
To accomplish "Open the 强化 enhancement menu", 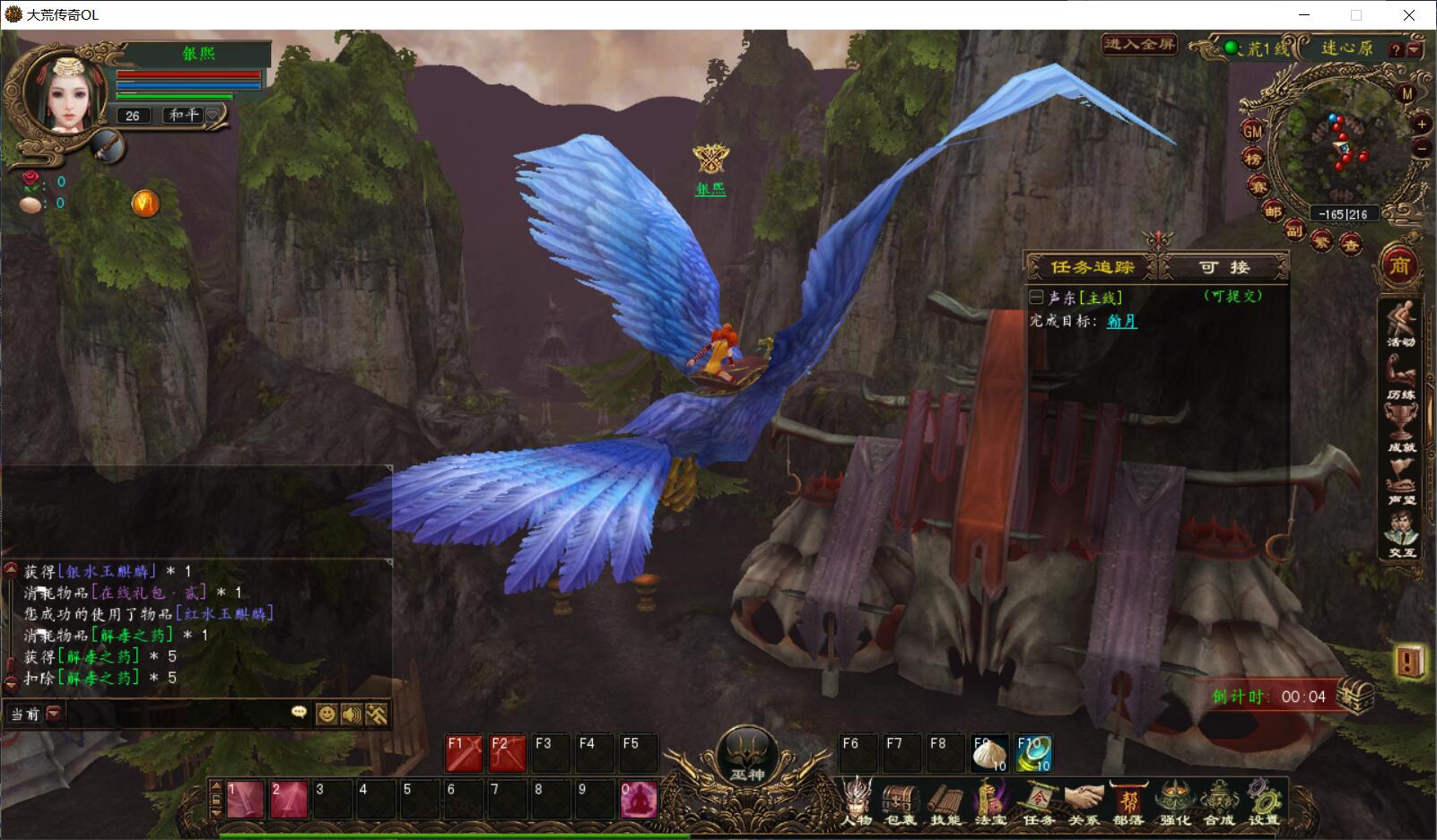I will [x=1174, y=802].
